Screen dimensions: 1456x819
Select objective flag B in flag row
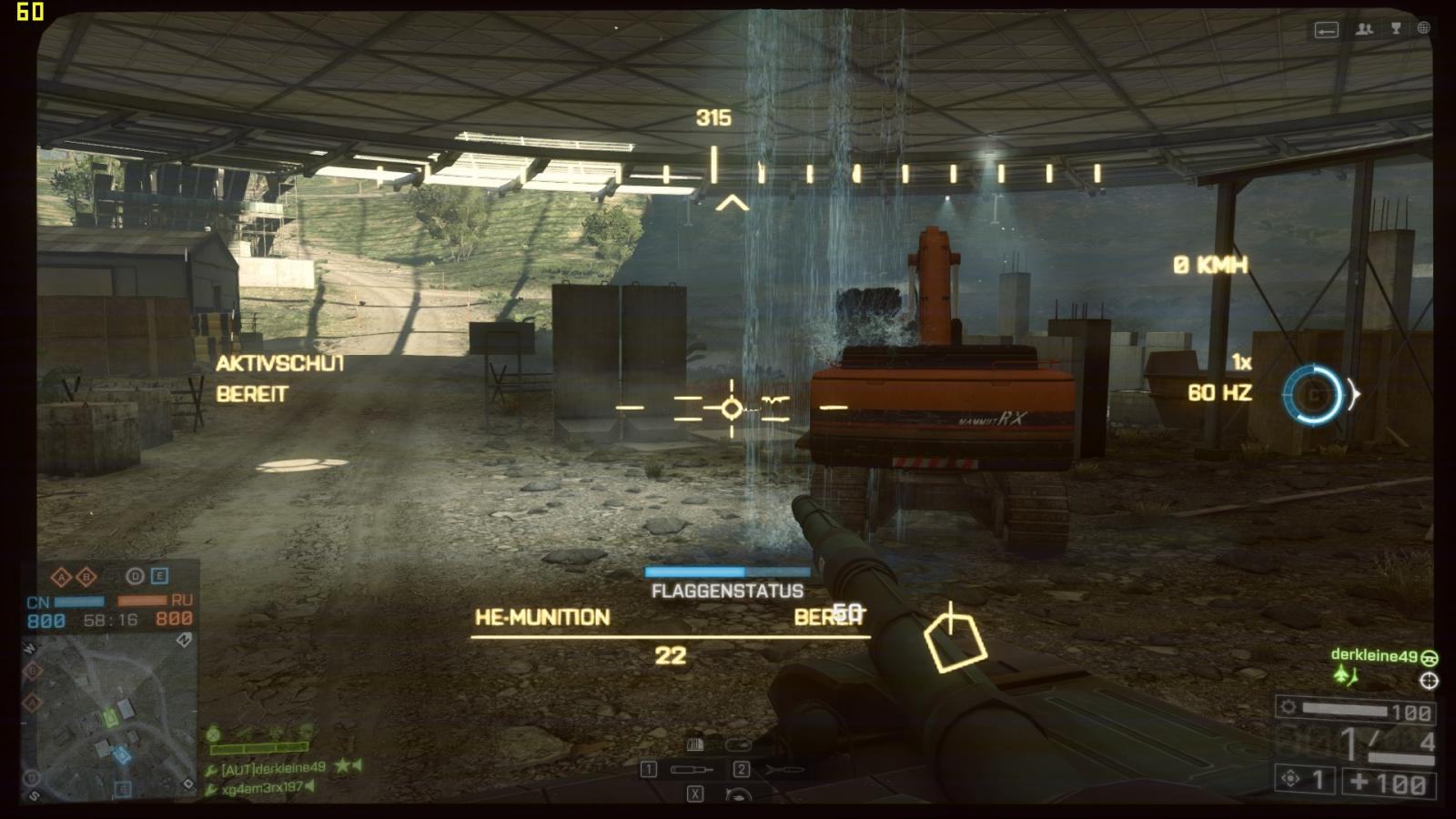click(86, 577)
